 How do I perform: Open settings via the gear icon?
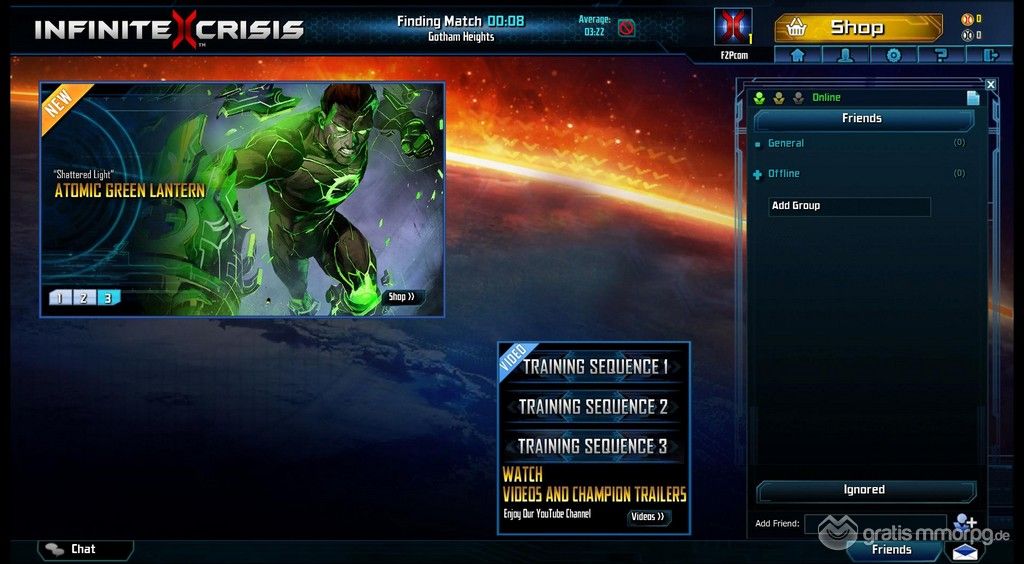click(x=894, y=55)
